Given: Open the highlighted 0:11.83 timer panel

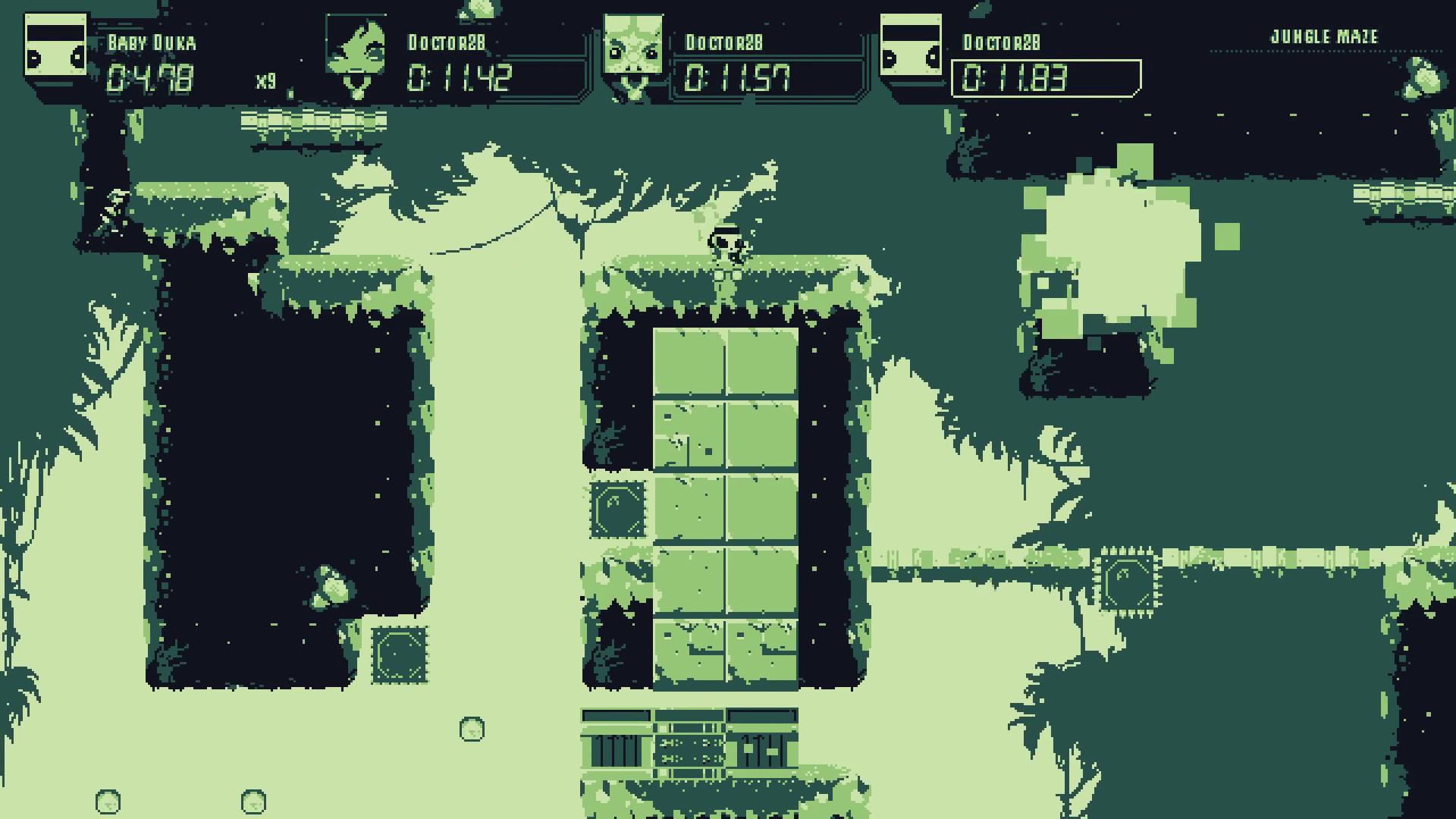Looking at the screenshot, I should click(x=1046, y=76).
